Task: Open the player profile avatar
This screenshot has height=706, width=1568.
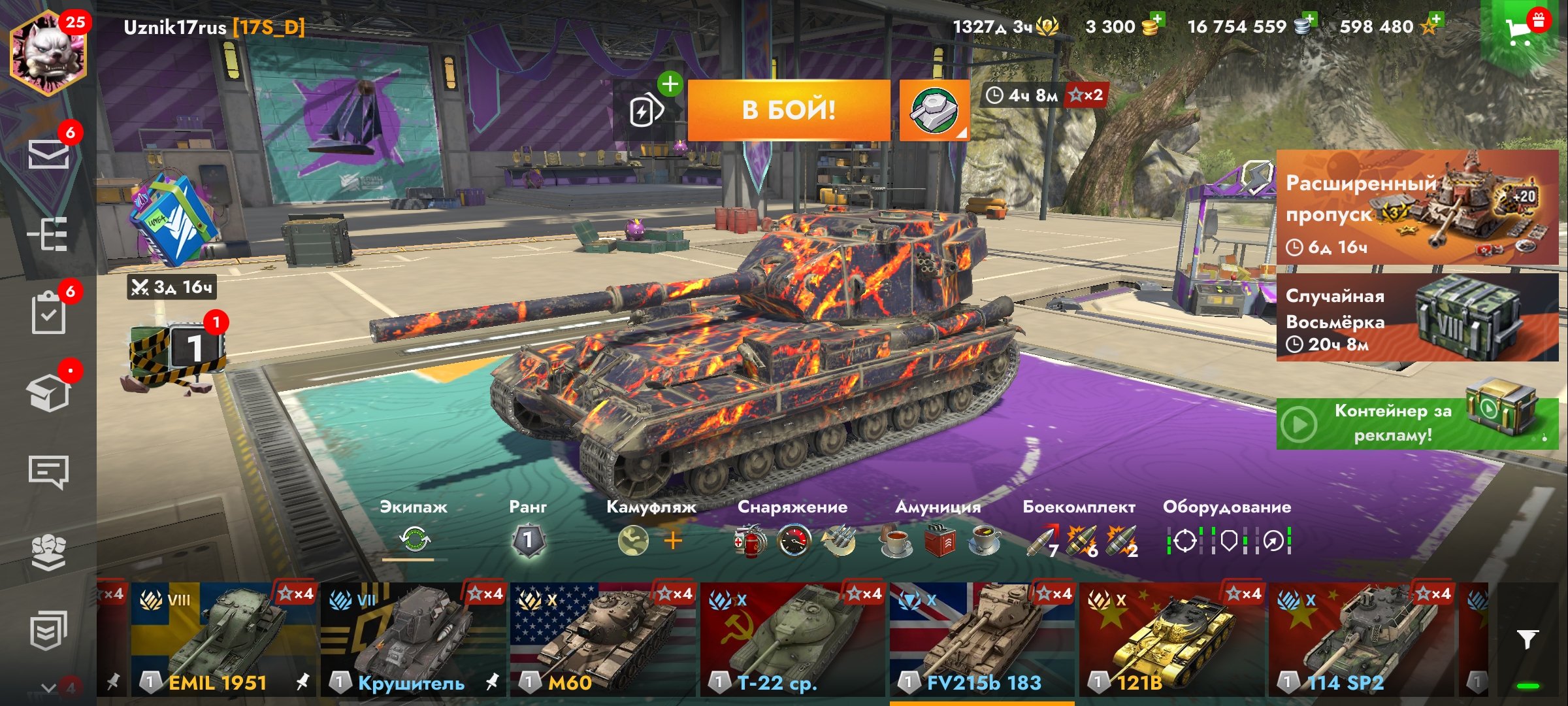Action: click(48, 54)
